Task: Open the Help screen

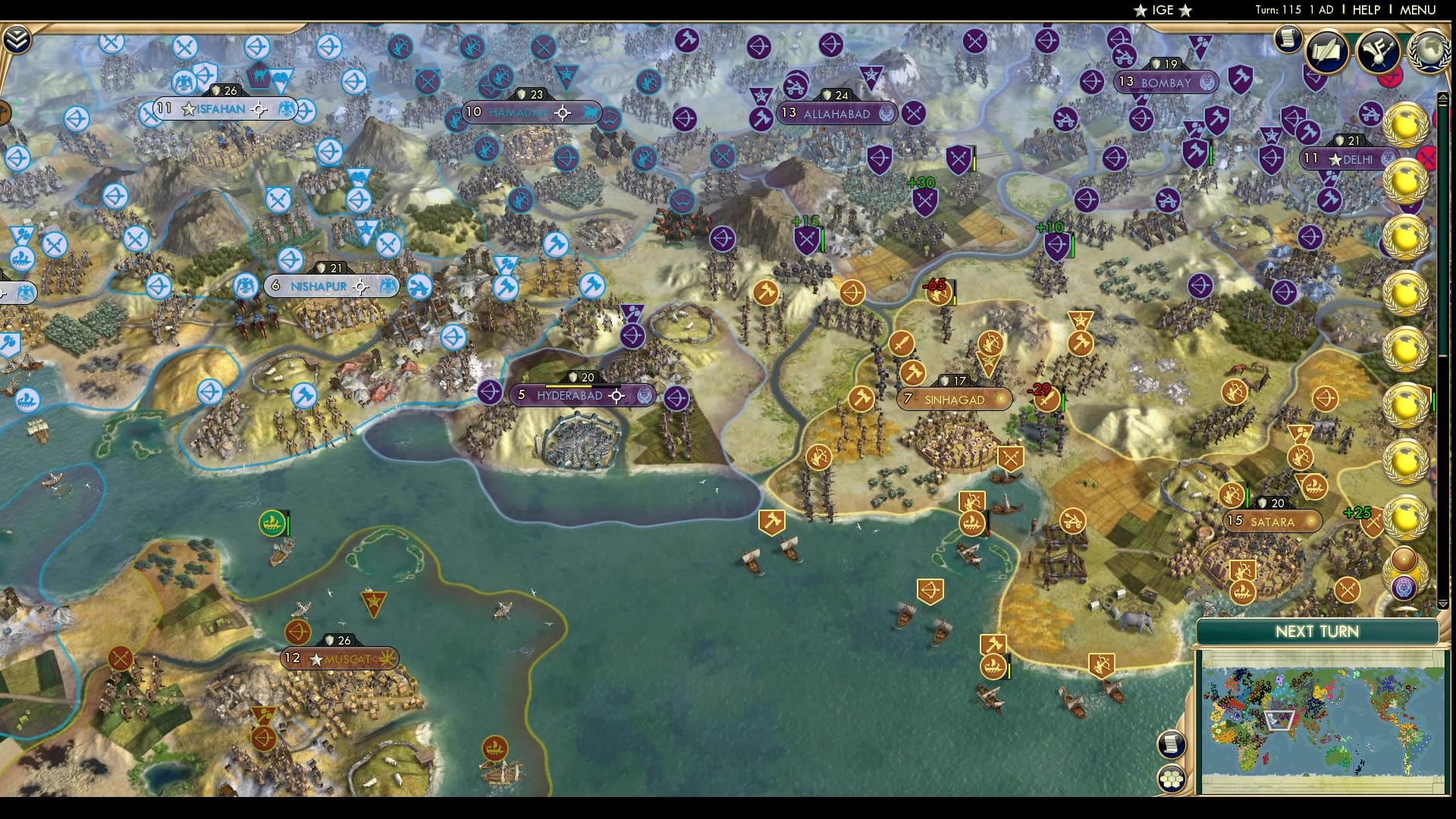Action: (1366, 10)
